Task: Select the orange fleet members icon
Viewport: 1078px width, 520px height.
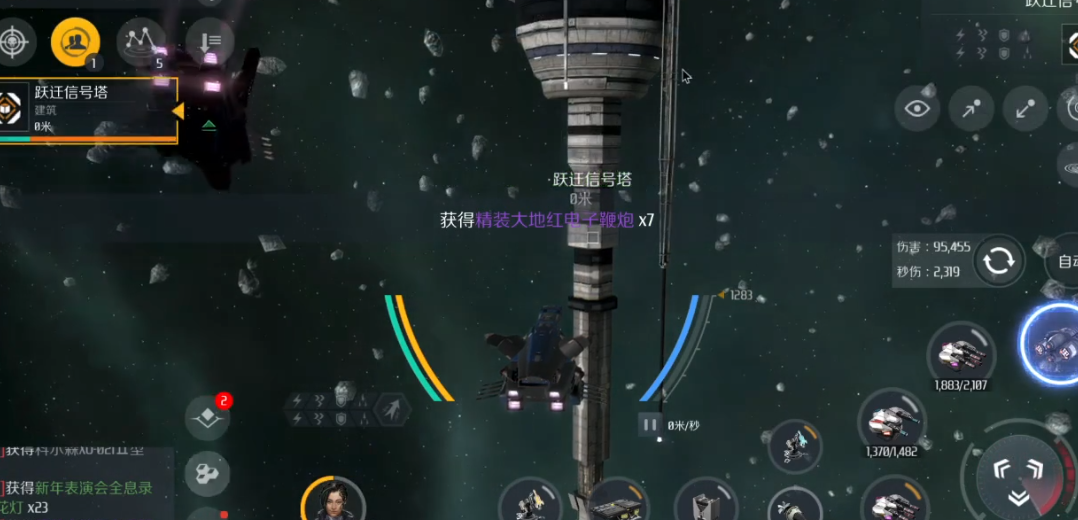Action: (75, 42)
